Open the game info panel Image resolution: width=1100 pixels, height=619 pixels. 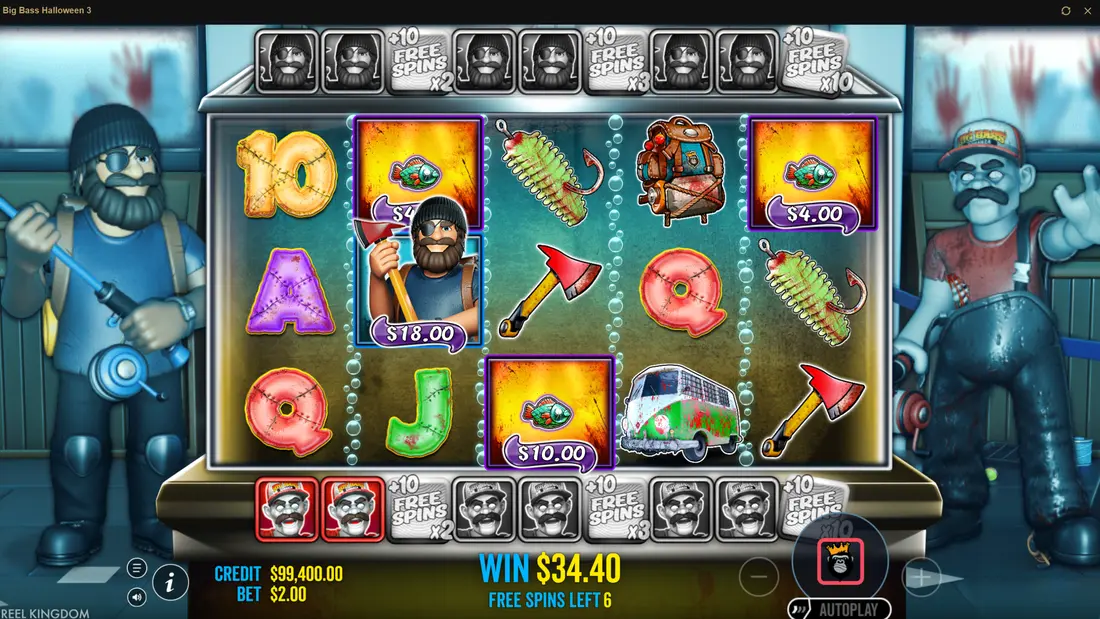(170, 582)
